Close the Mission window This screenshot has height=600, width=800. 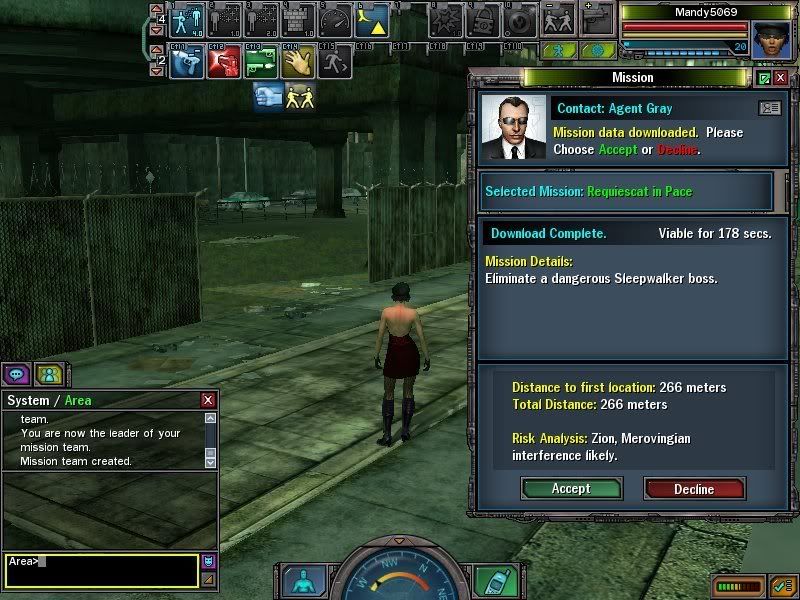pyautogui.click(x=779, y=78)
